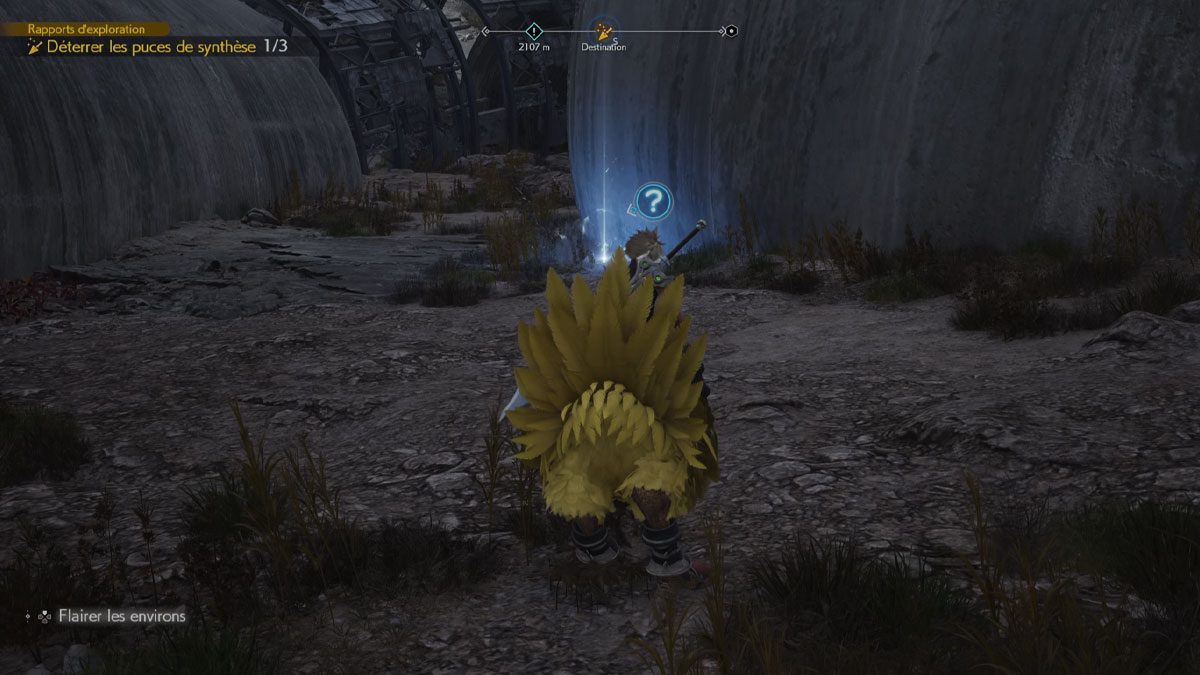The height and width of the screenshot is (675, 1200).
Task: Click the hexagon icon at the compass end
Action: (731, 31)
